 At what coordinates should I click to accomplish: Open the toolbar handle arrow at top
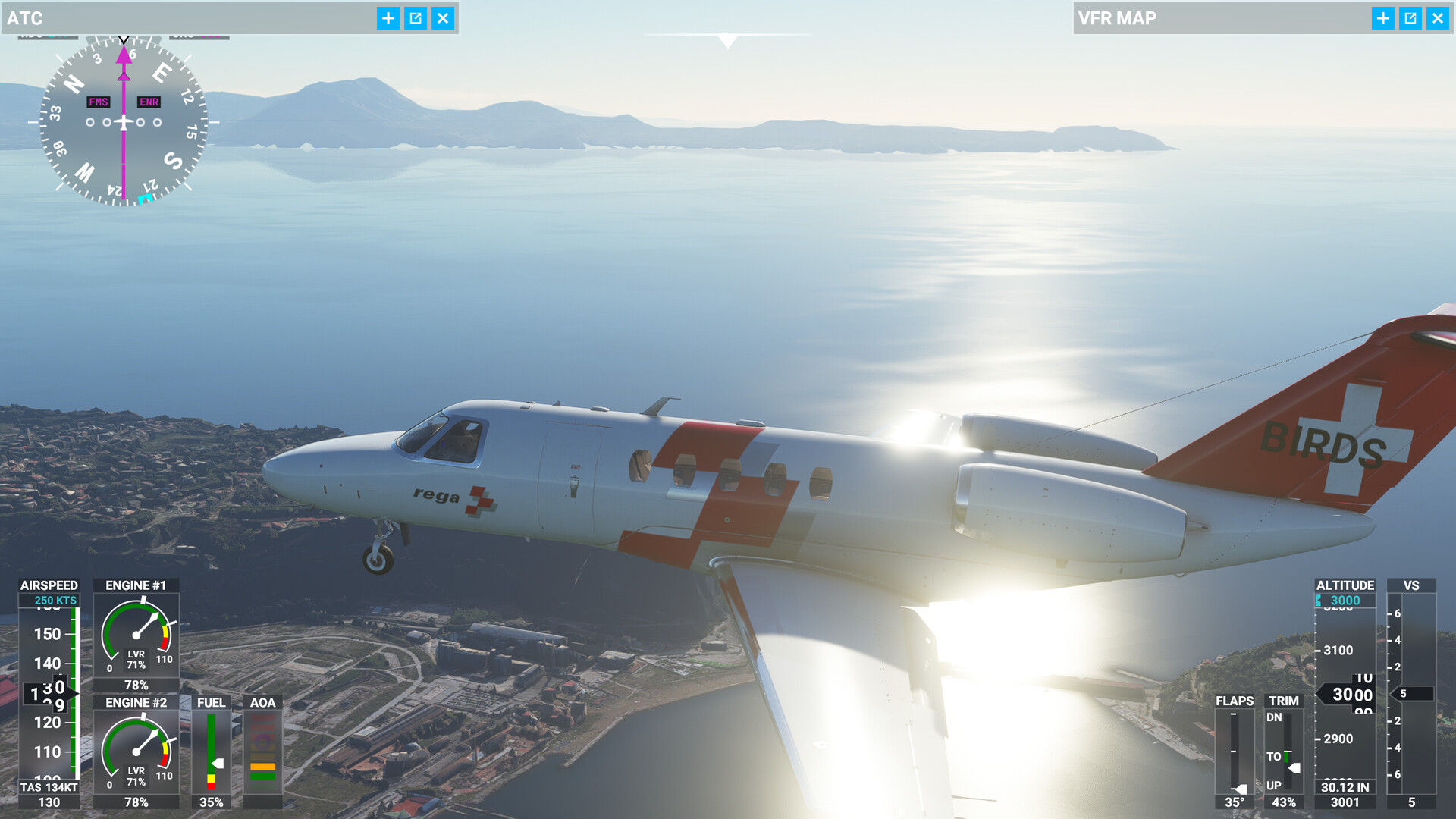[x=728, y=41]
